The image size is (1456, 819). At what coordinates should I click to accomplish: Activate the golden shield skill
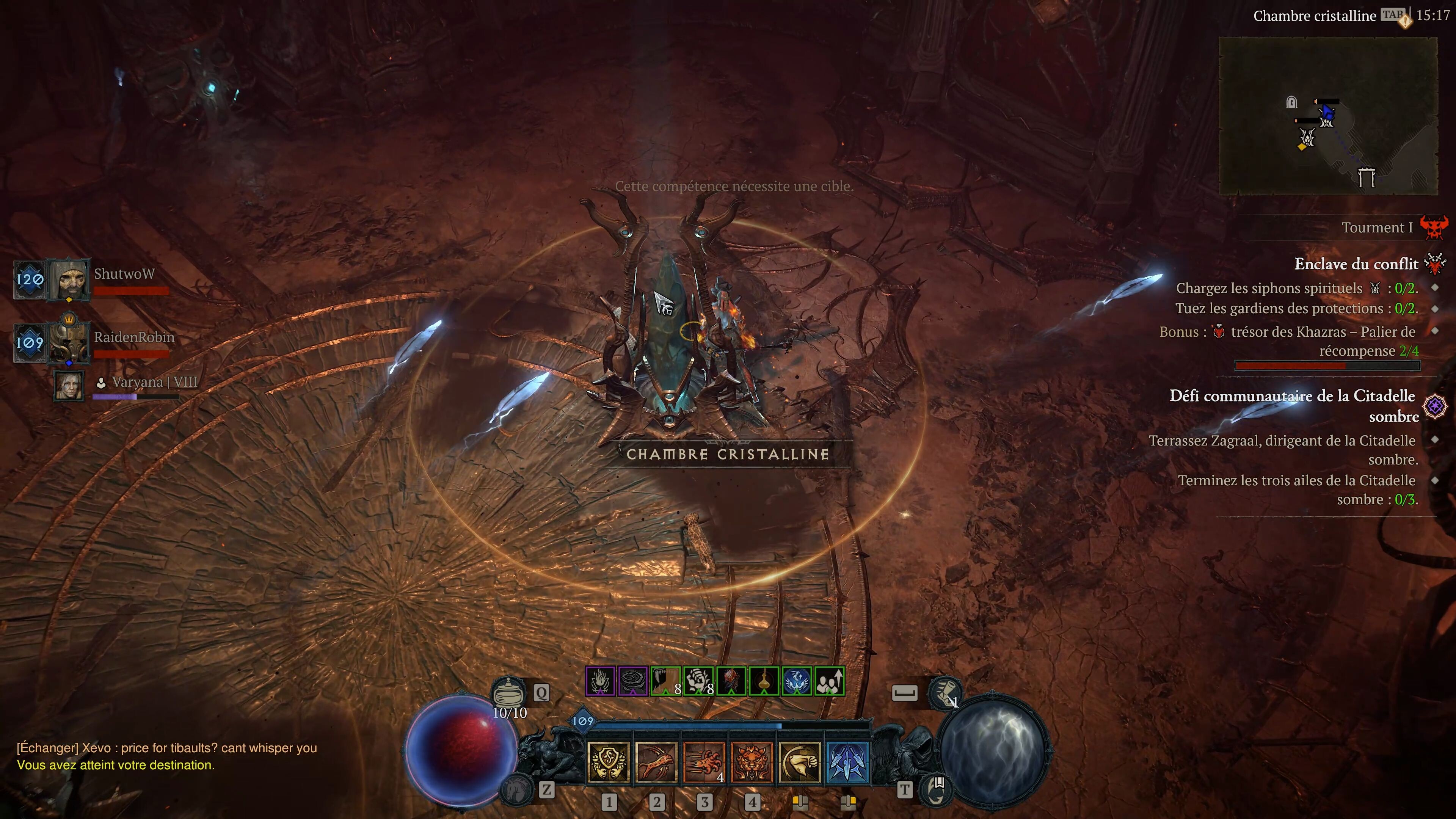[x=609, y=762]
